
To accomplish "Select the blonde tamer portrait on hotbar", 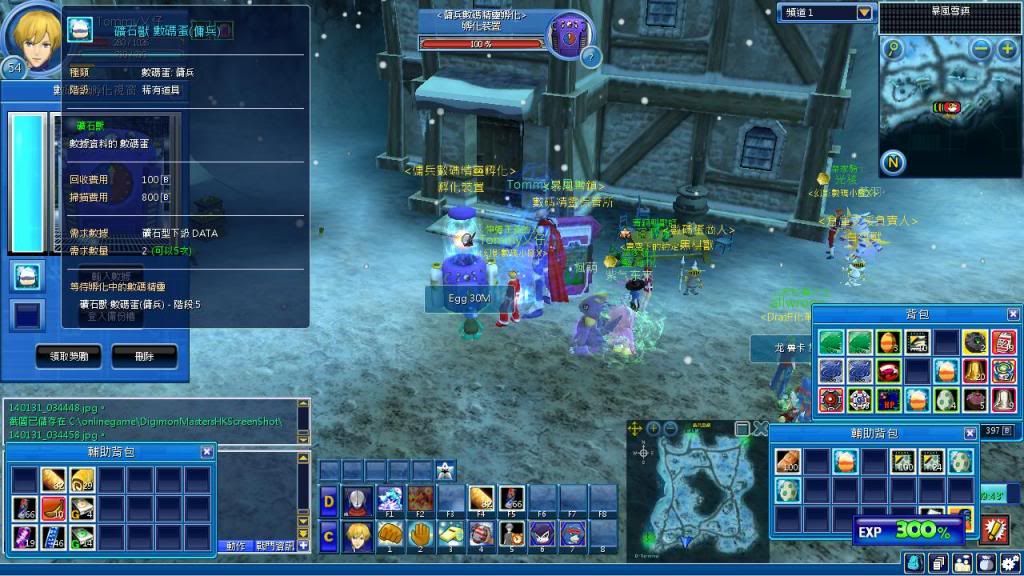I will [x=356, y=535].
